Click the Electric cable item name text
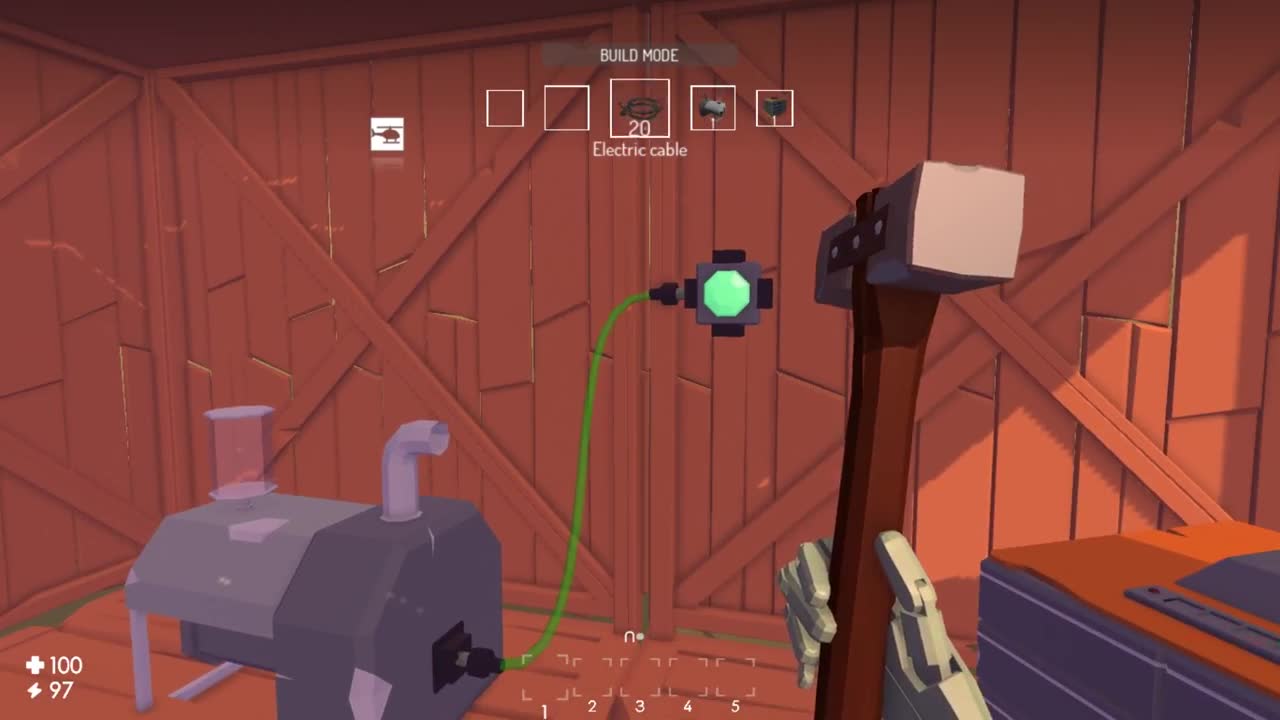 (640, 150)
